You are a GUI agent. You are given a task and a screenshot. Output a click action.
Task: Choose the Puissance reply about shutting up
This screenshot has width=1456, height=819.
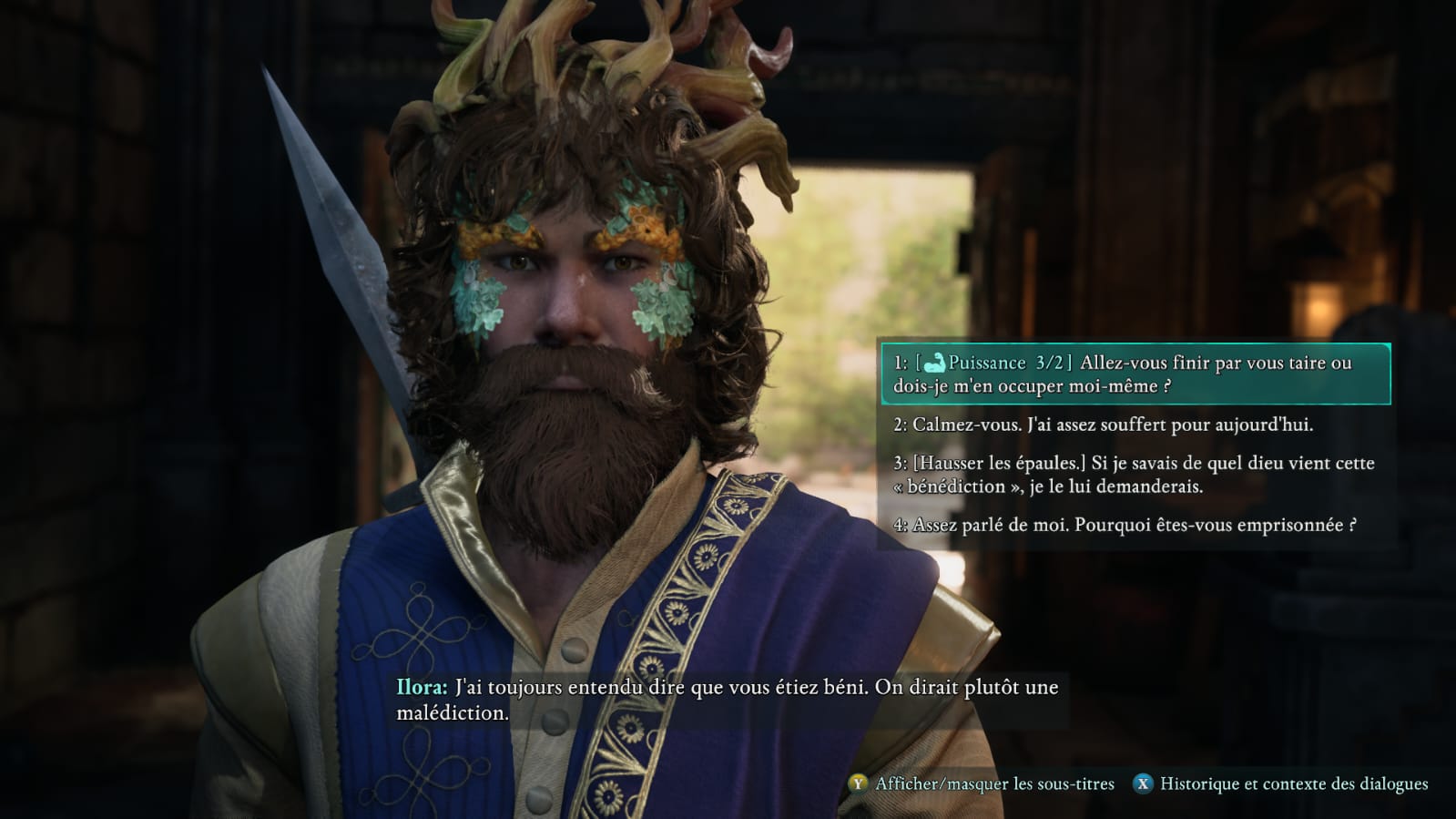[x=1134, y=374]
